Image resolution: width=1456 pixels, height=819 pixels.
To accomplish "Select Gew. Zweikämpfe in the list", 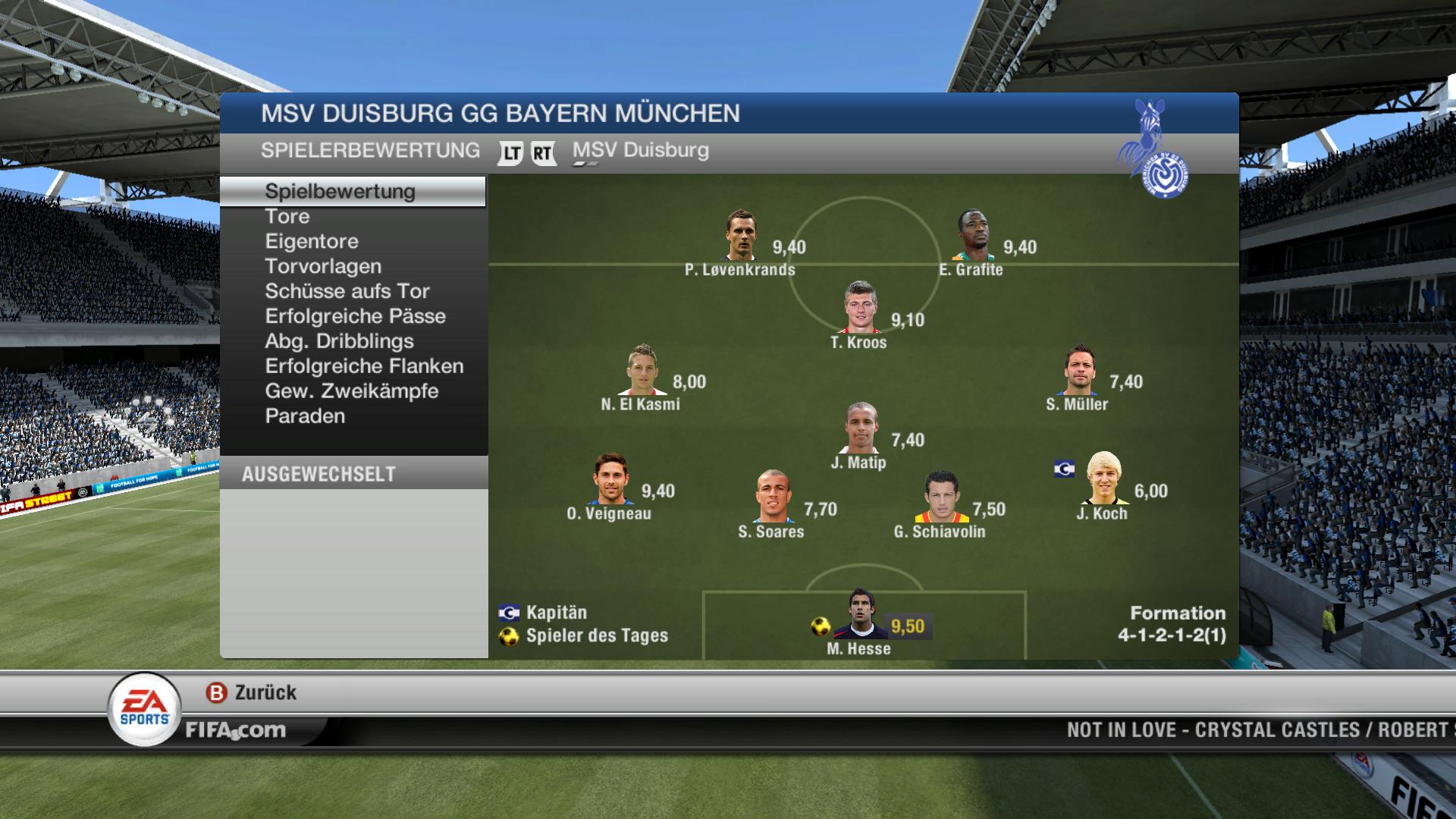I will pos(352,392).
